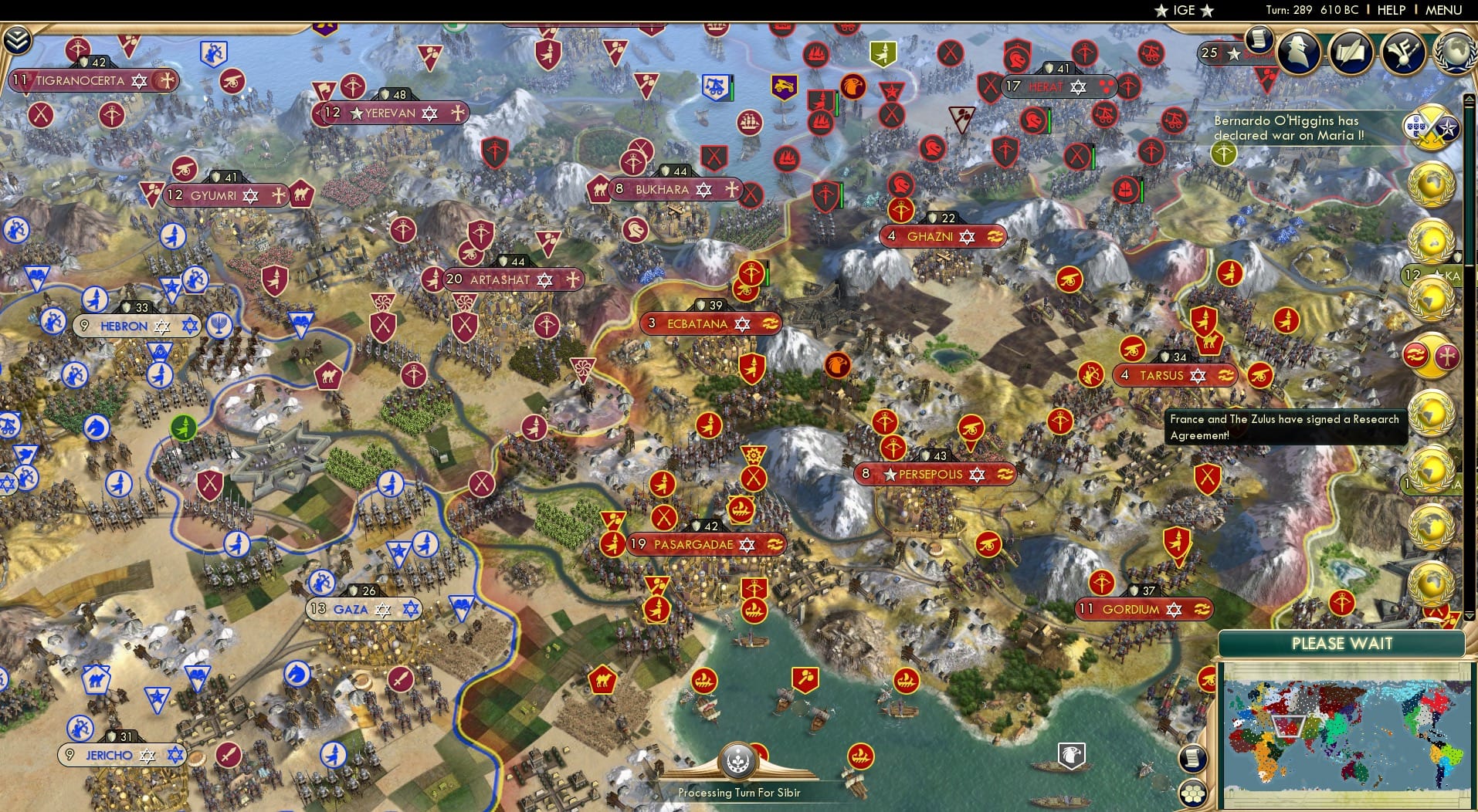The image size is (1478, 812).
Task: Click the up arrow above the notification stack
Action: (x=1470, y=99)
